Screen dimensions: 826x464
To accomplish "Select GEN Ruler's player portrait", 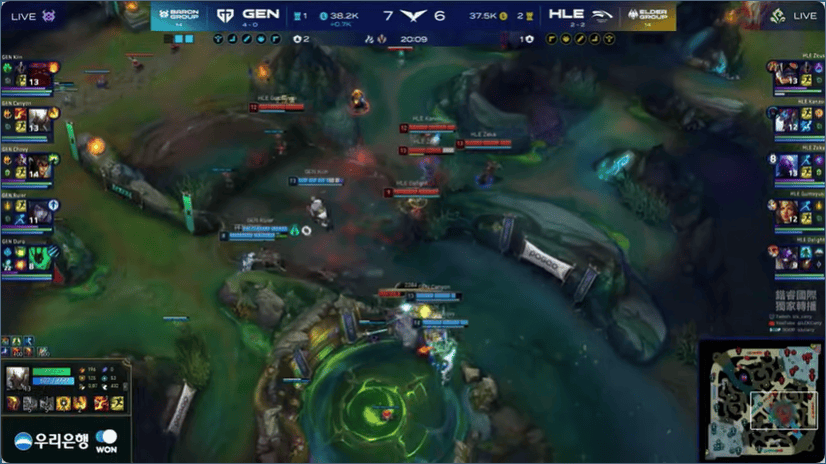I will [39, 211].
